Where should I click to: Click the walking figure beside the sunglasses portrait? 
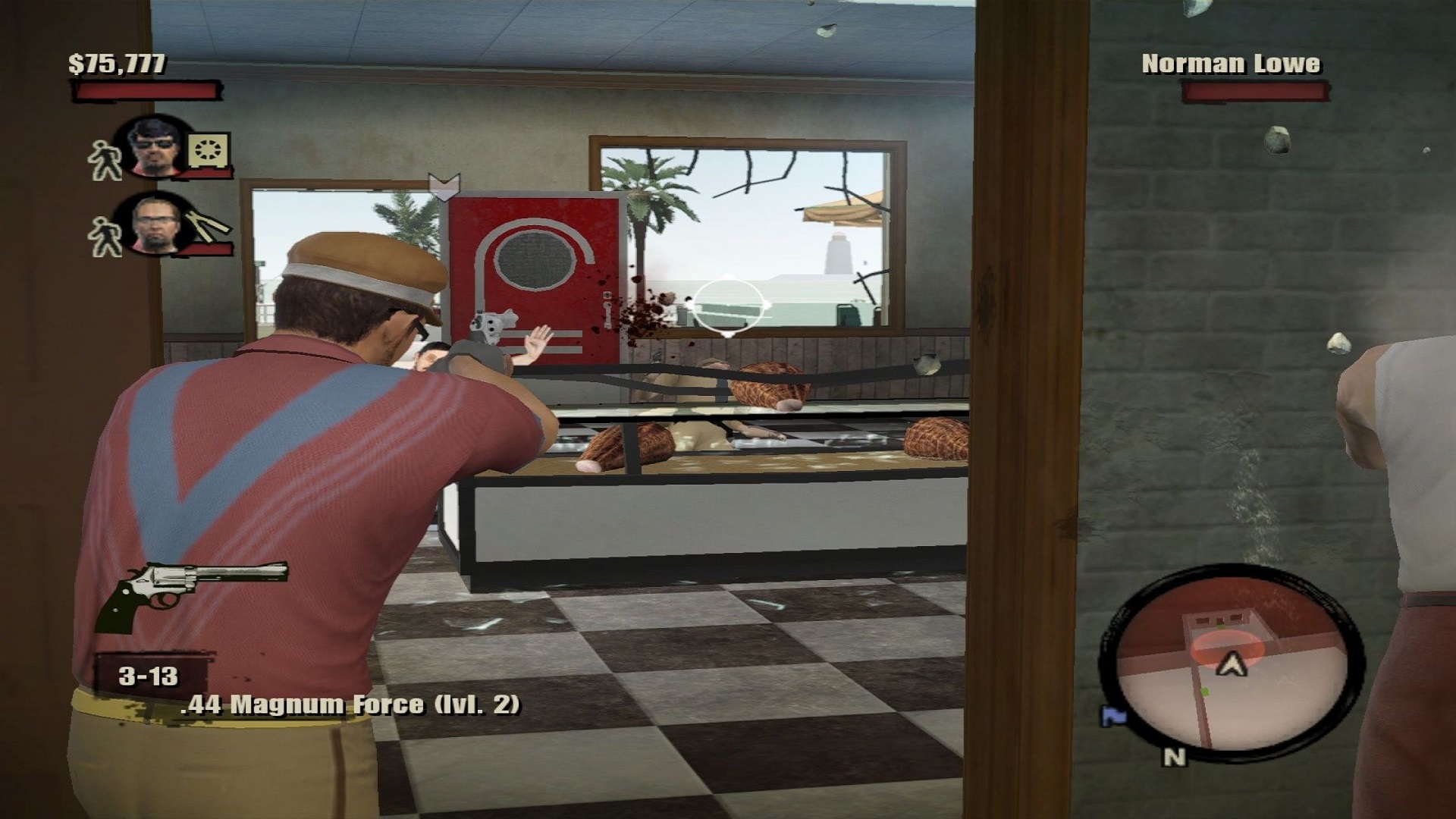tap(105, 160)
